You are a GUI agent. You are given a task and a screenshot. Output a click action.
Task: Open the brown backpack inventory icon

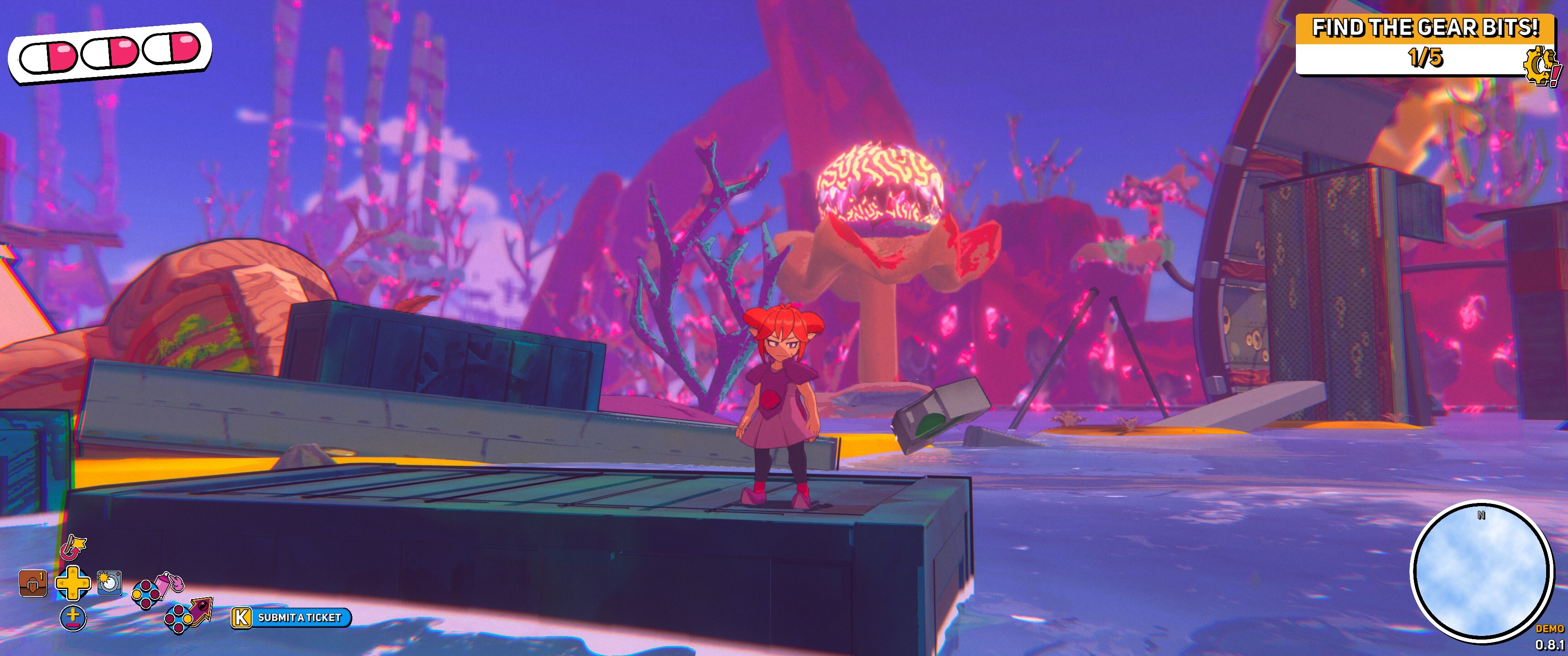(33, 583)
